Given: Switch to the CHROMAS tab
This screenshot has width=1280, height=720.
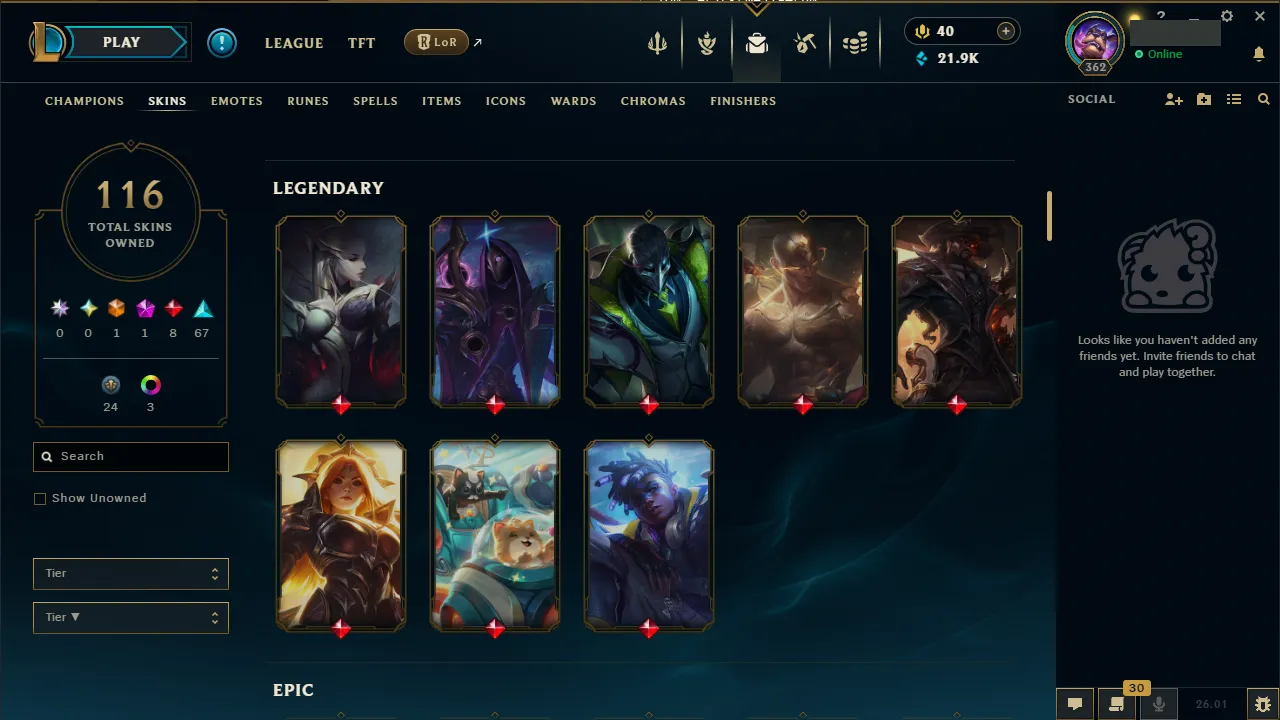Looking at the screenshot, I should pyautogui.click(x=653, y=101).
